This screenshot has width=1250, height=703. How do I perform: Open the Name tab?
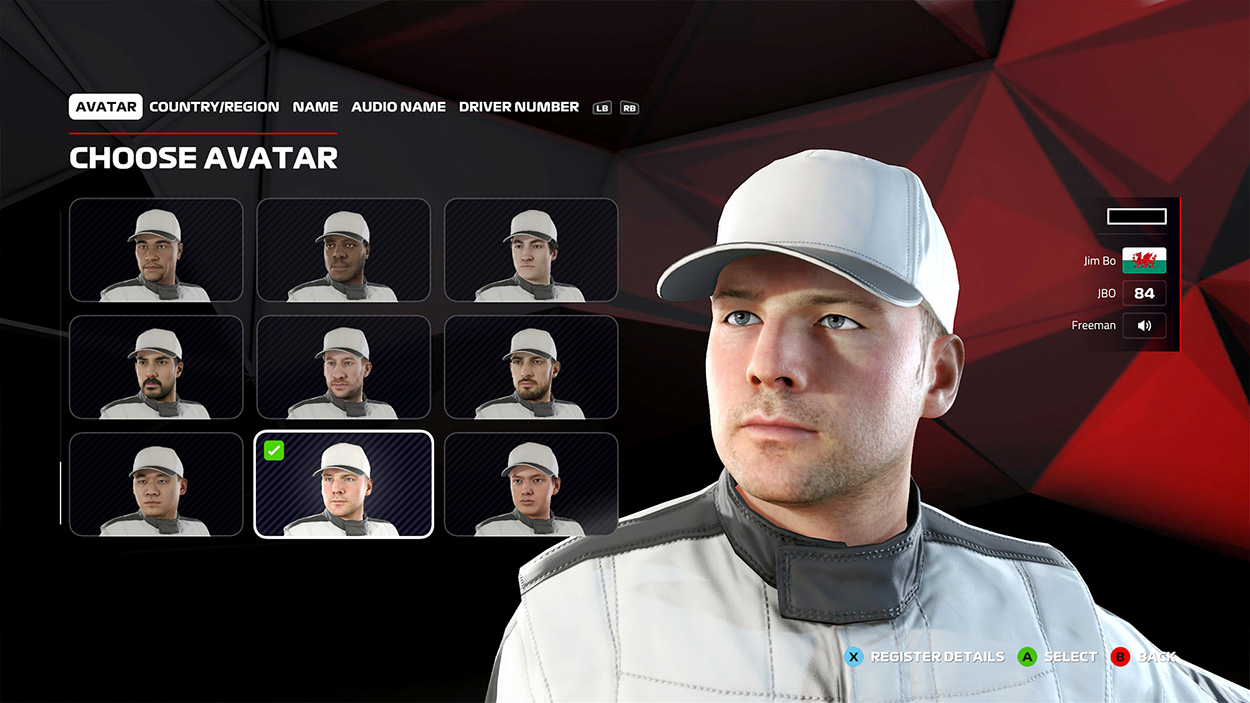315,107
